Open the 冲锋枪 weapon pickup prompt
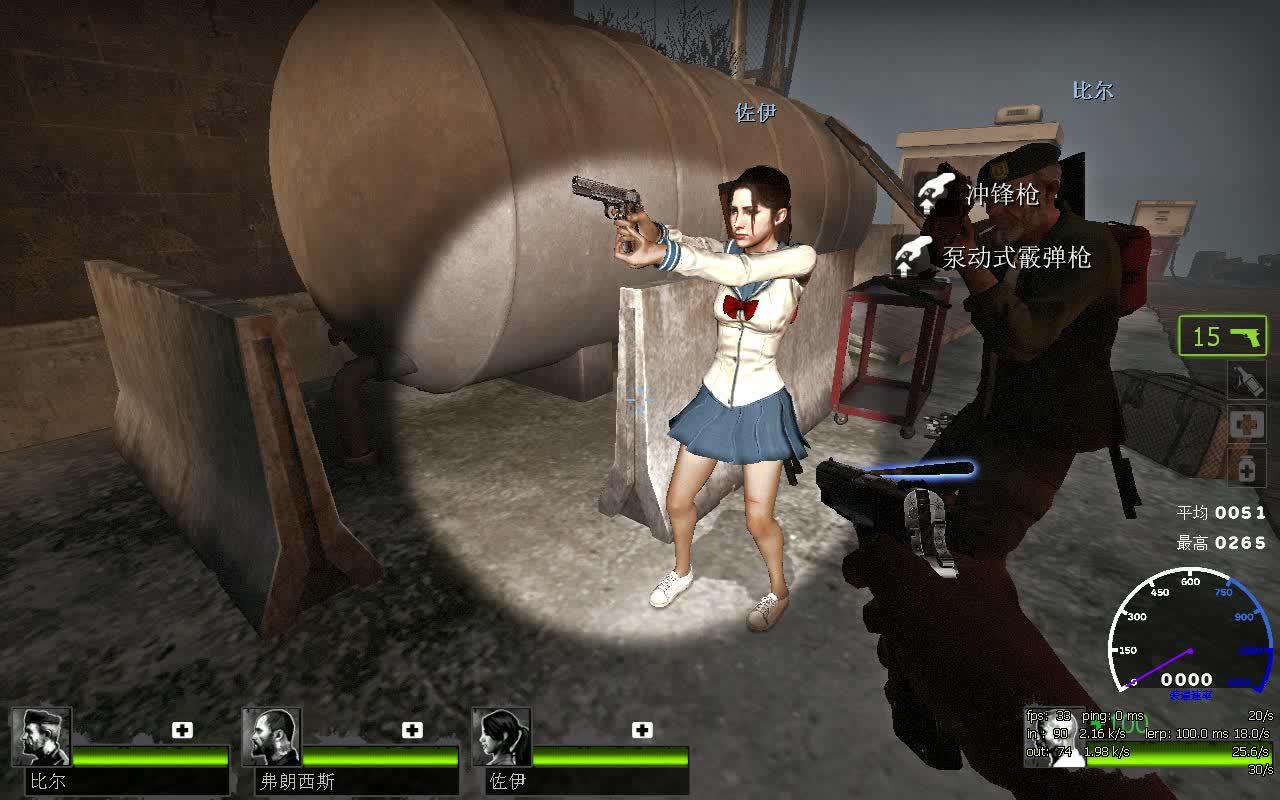The image size is (1280, 800). point(1001,198)
